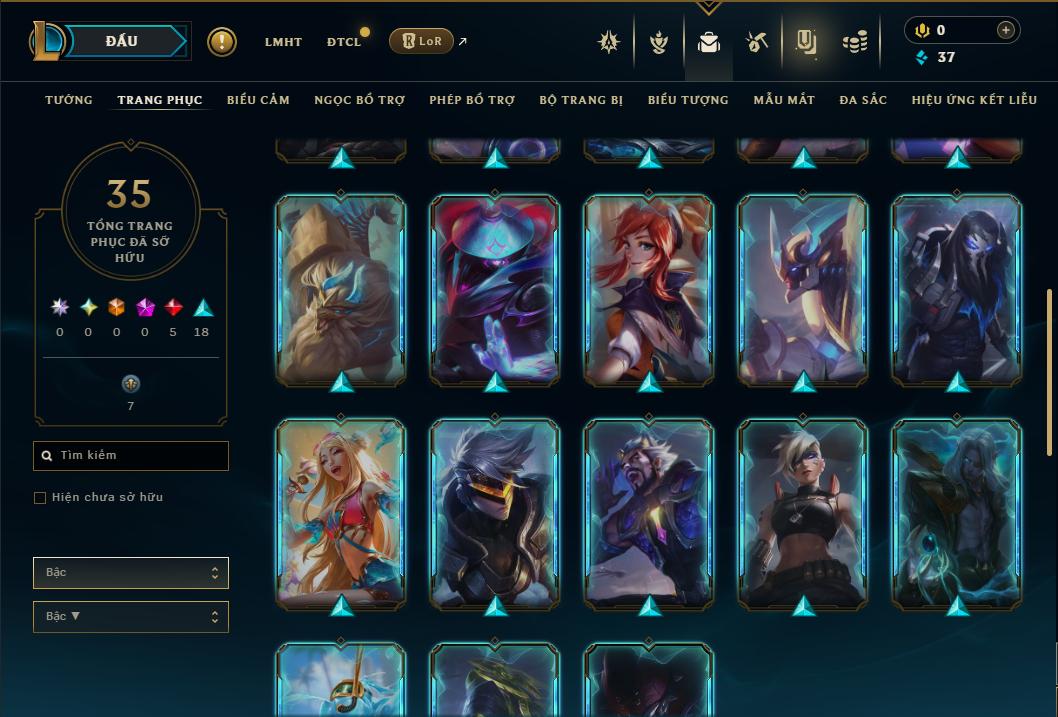
Task: Click the ĐẤU play button
Action: [120, 41]
